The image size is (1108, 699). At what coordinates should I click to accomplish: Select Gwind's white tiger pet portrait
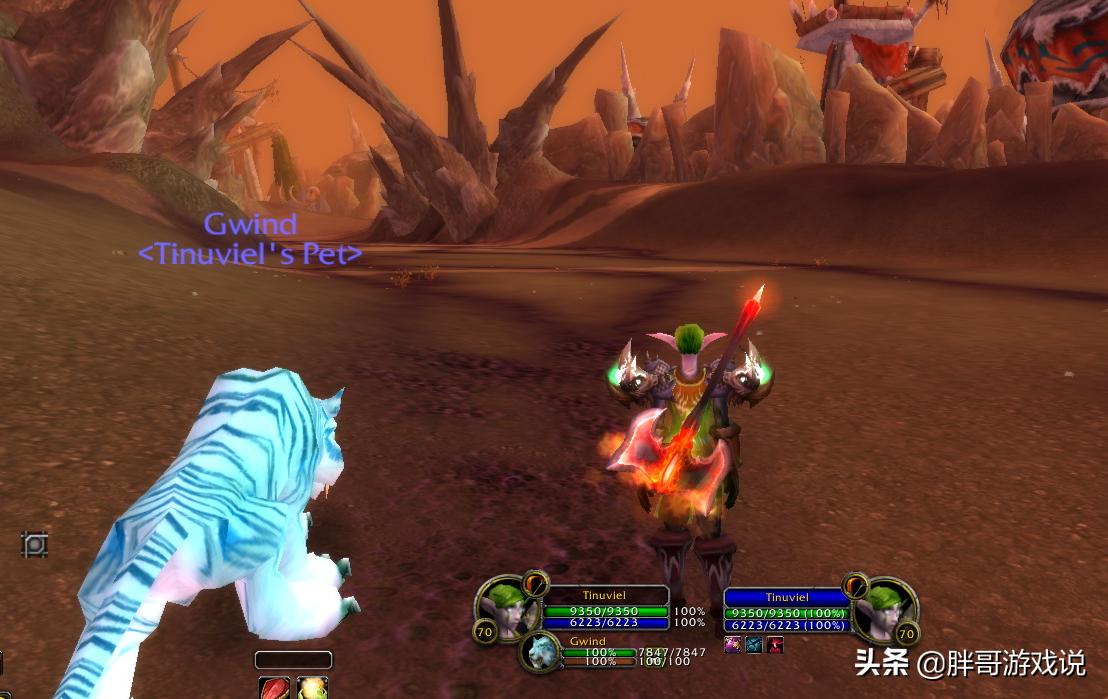pos(539,651)
